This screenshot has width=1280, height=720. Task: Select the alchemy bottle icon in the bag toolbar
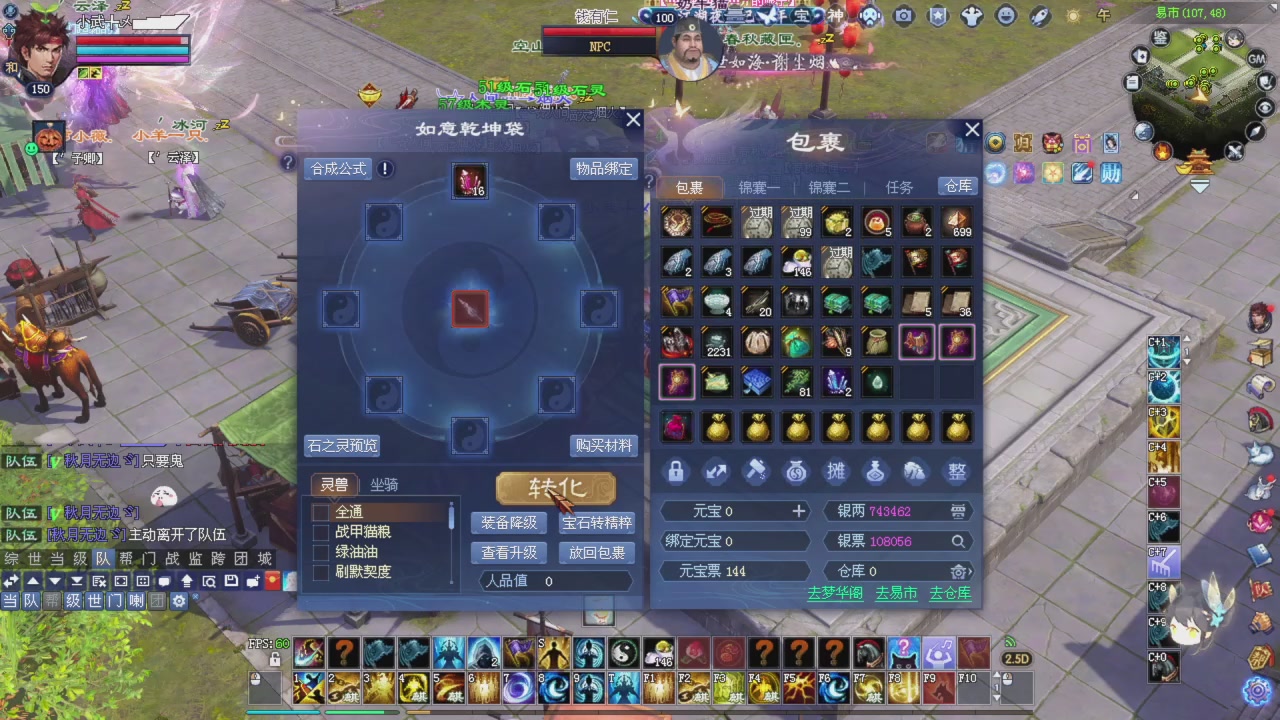click(875, 471)
